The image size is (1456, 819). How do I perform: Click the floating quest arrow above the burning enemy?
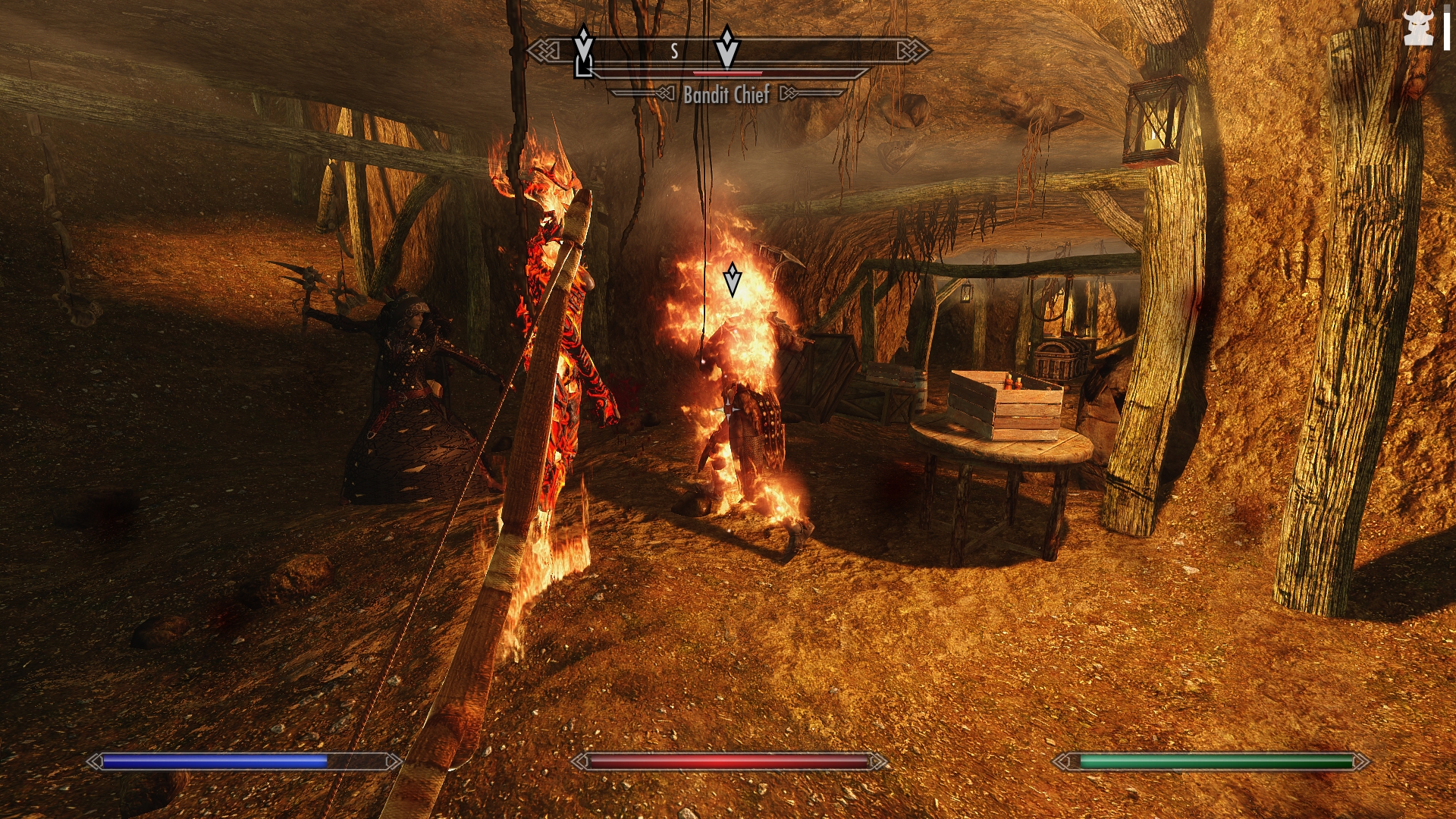tap(732, 279)
